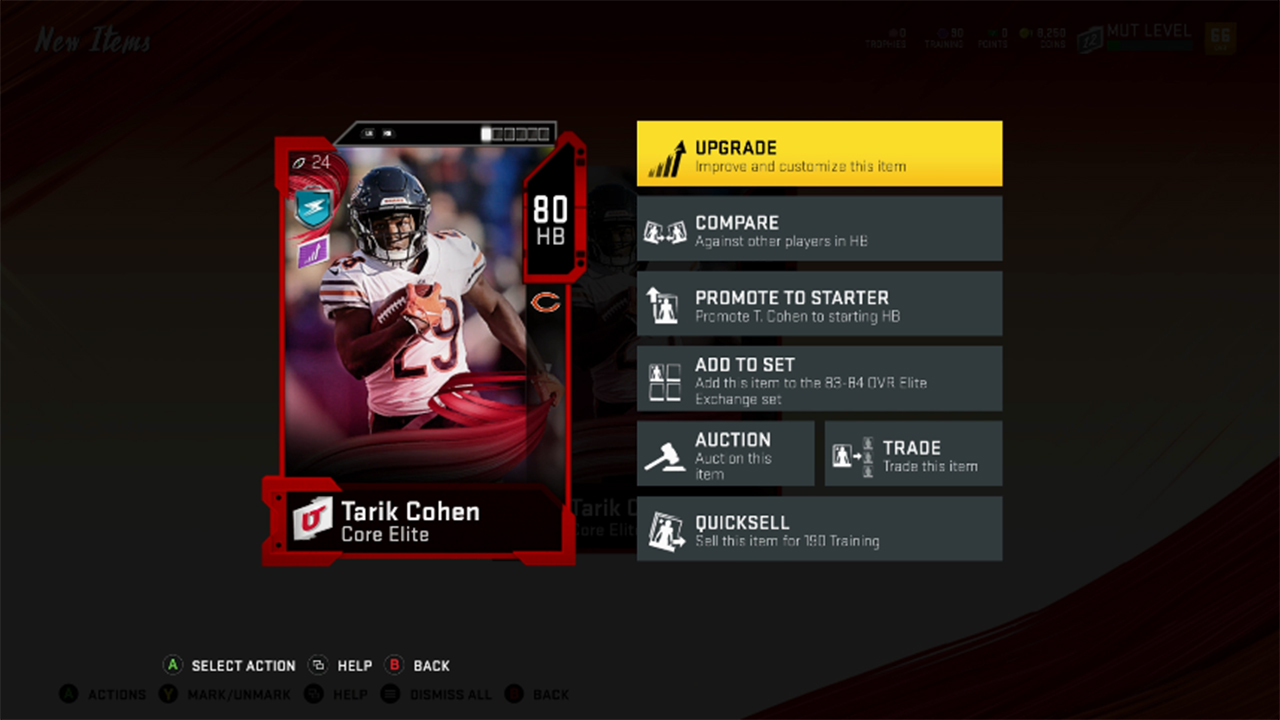Viewport: 1280px width, 720px height.
Task: Click the Promote to Starter arrow icon
Action: (x=665, y=304)
